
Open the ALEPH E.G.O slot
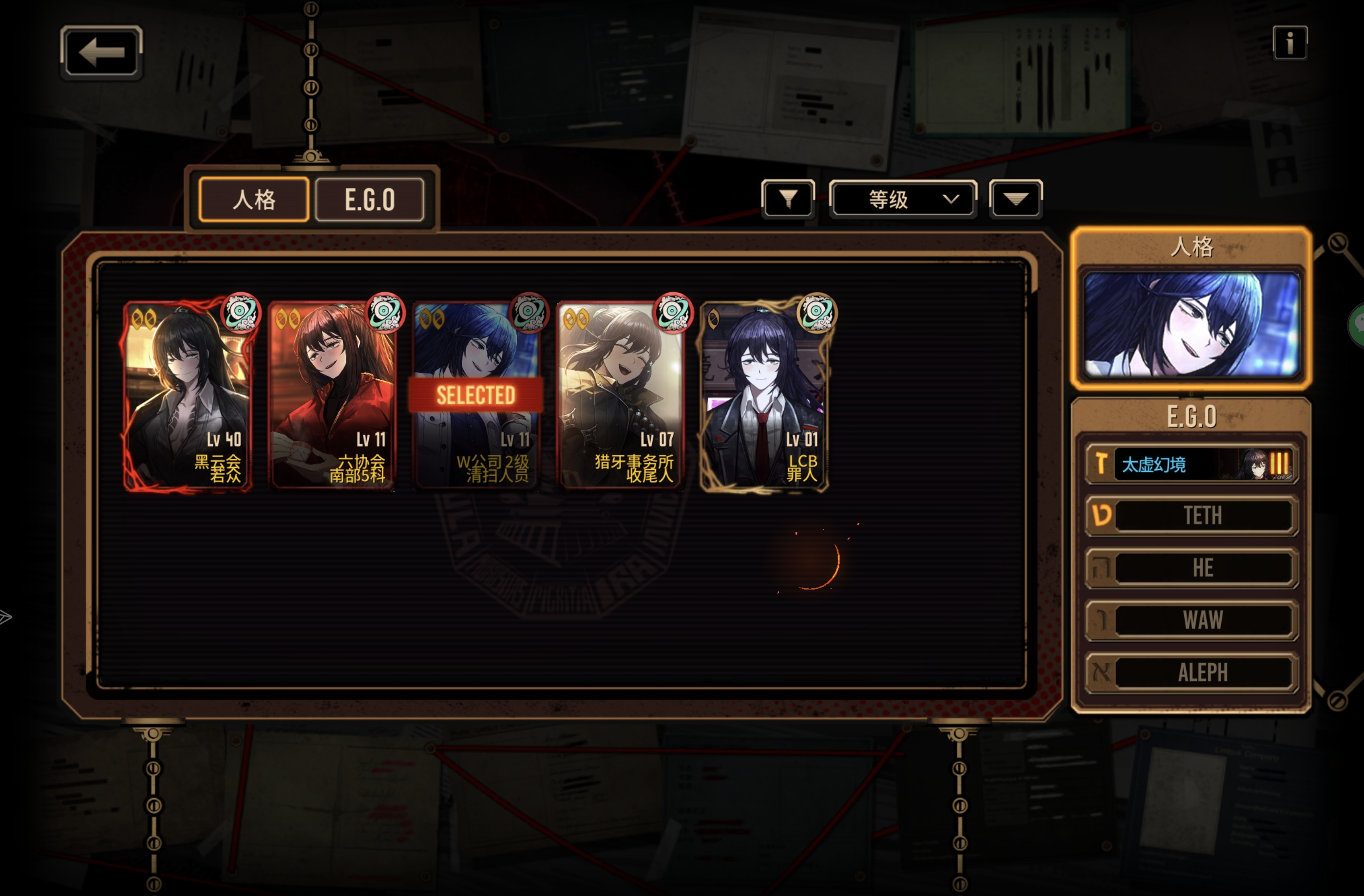pos(1191,672)
